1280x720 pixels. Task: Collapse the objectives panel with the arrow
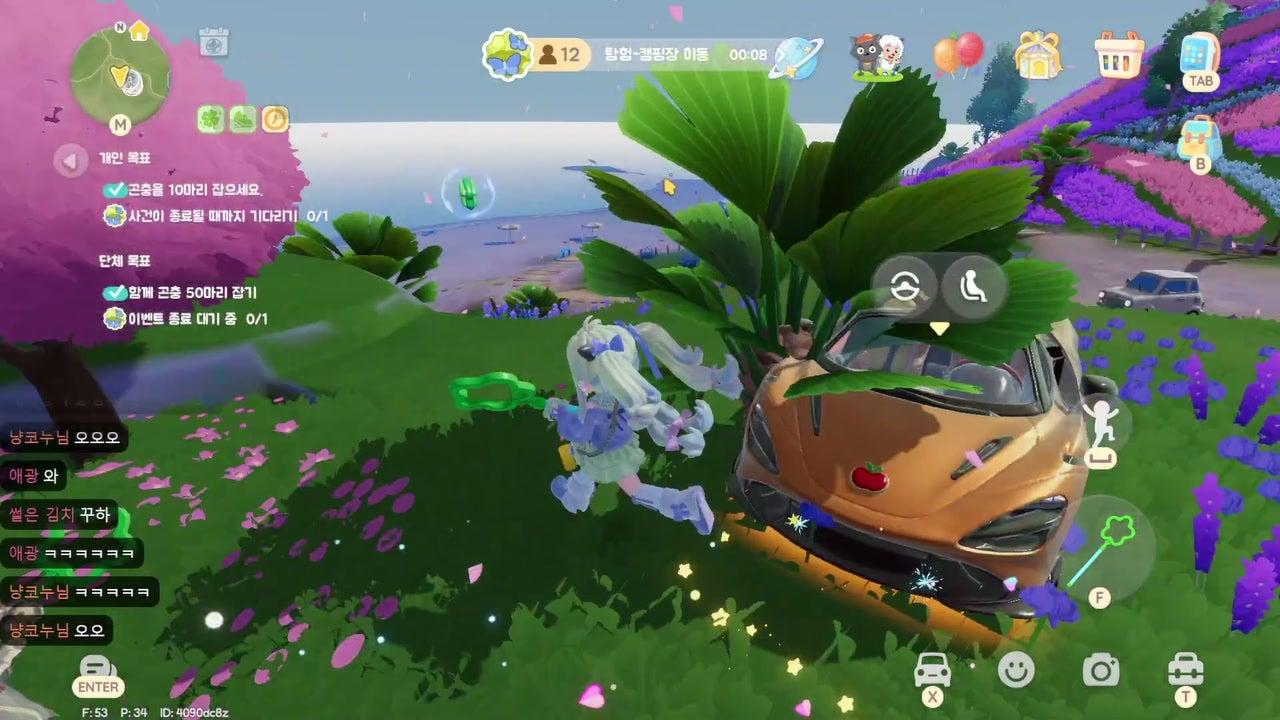click(x=70, y=160)
